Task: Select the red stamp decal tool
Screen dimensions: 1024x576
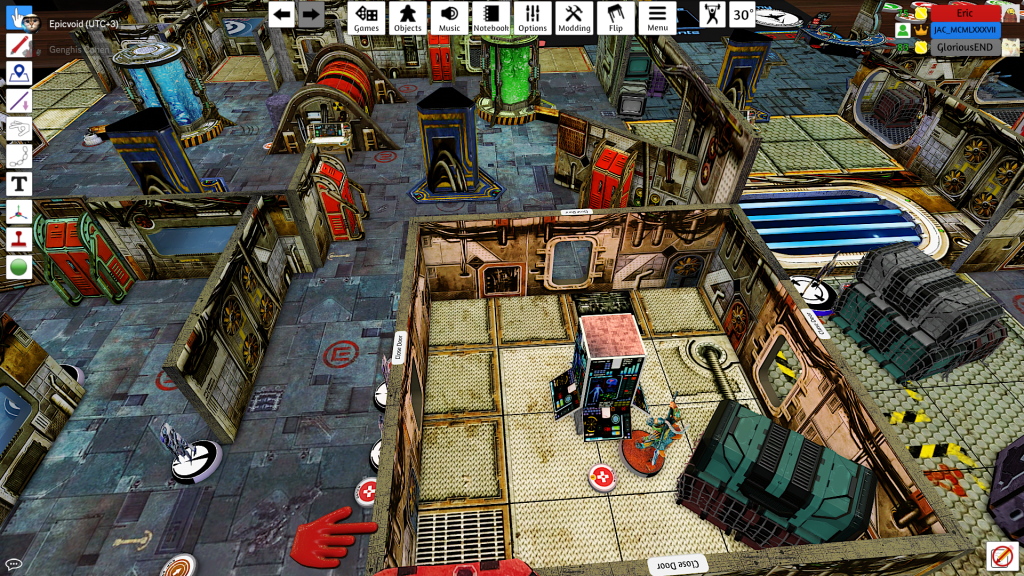Action: tap(19, 240)
